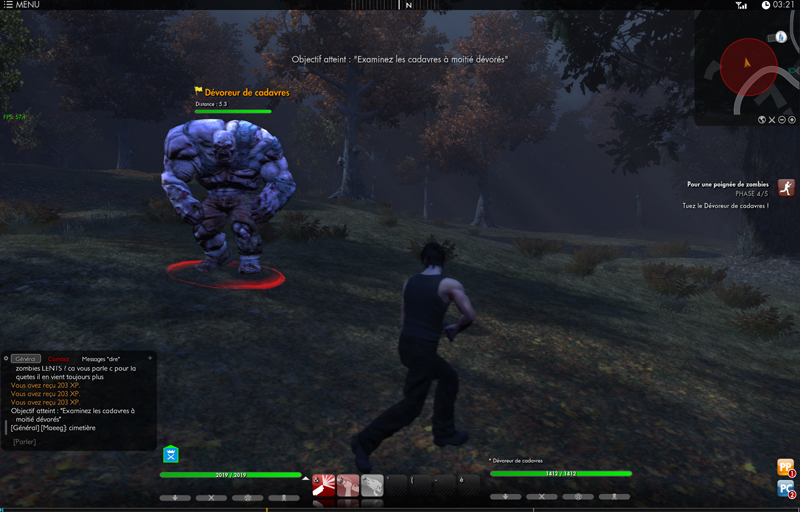Close the minimap with the X button
Image resolution: width=800 pixels, height=512 pixels.
pyautogui.click(x=772, y=120)
